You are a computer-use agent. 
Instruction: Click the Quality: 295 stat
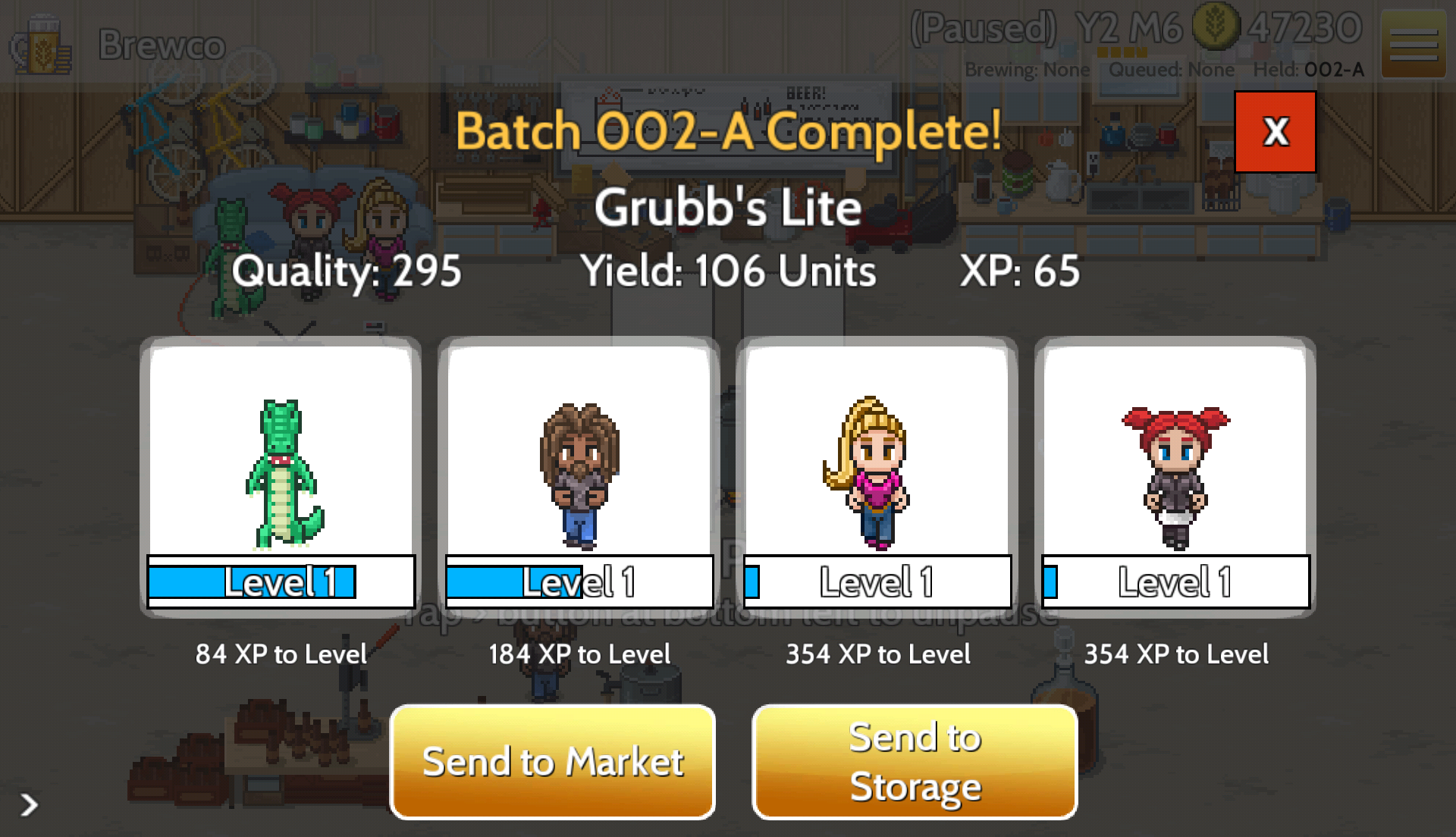(x=347, y=271)
